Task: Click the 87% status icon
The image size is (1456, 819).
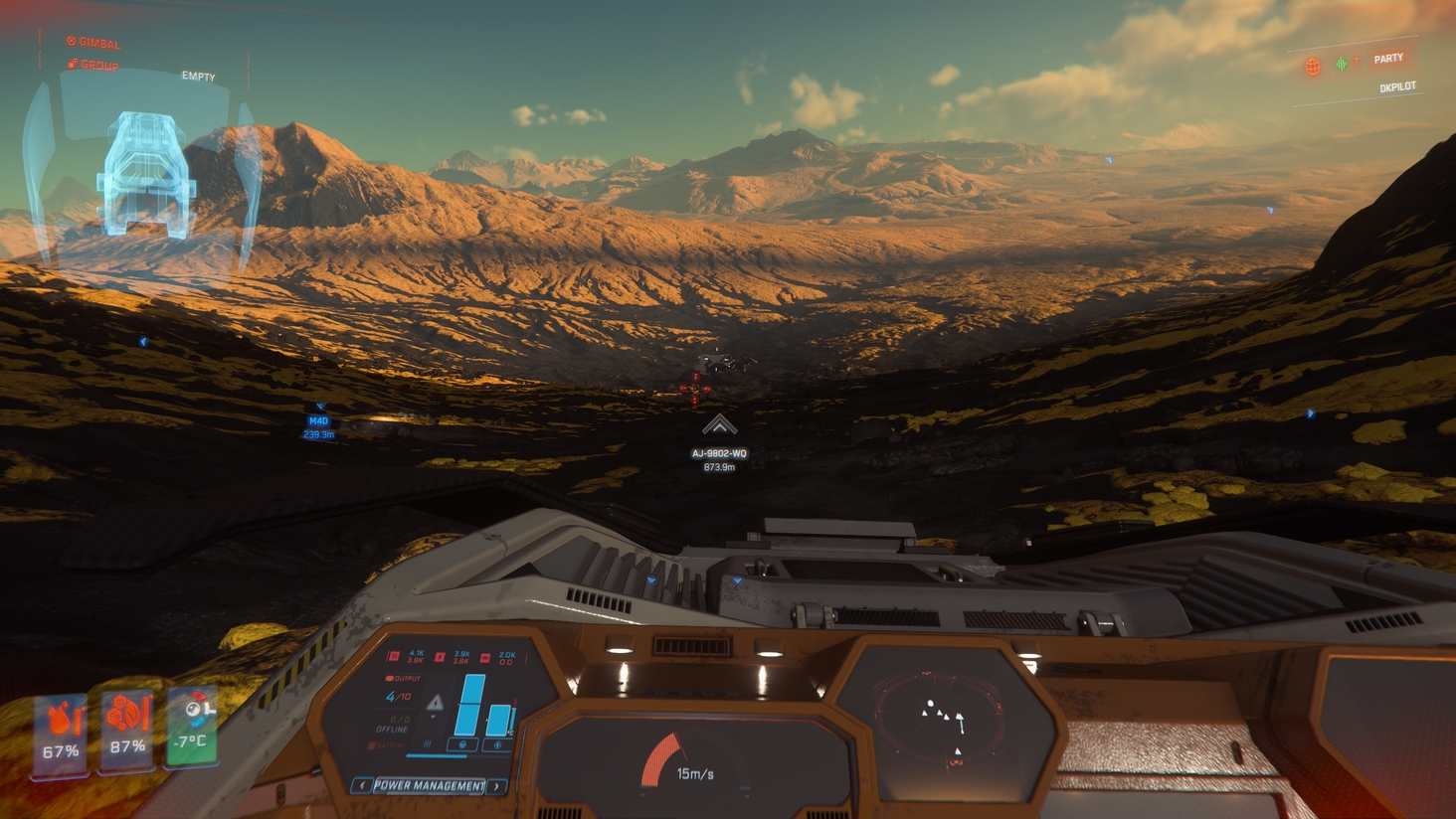Action: pyautogui.click(x=127, y=731)
